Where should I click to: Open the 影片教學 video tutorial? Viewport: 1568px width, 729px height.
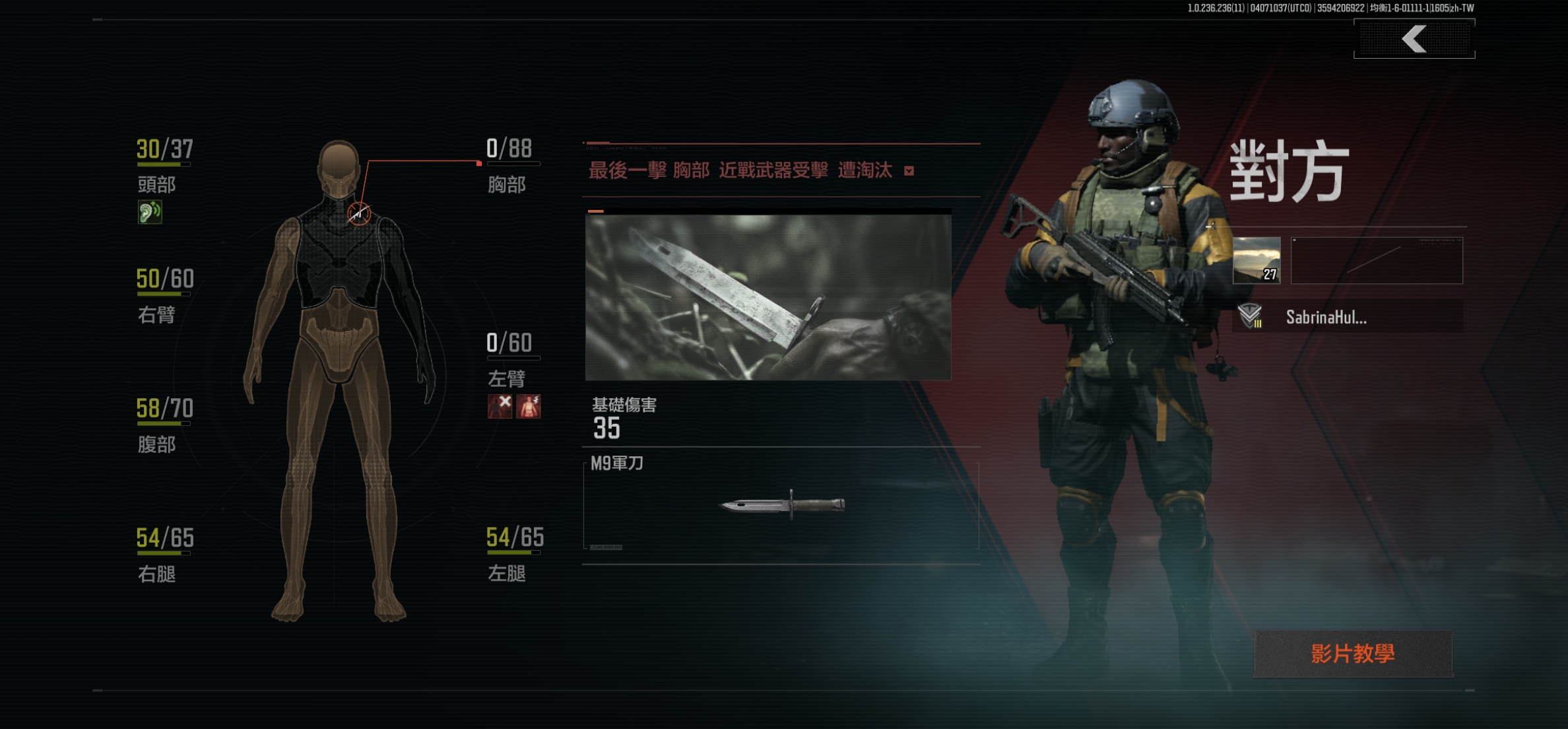coord(1353,654)
